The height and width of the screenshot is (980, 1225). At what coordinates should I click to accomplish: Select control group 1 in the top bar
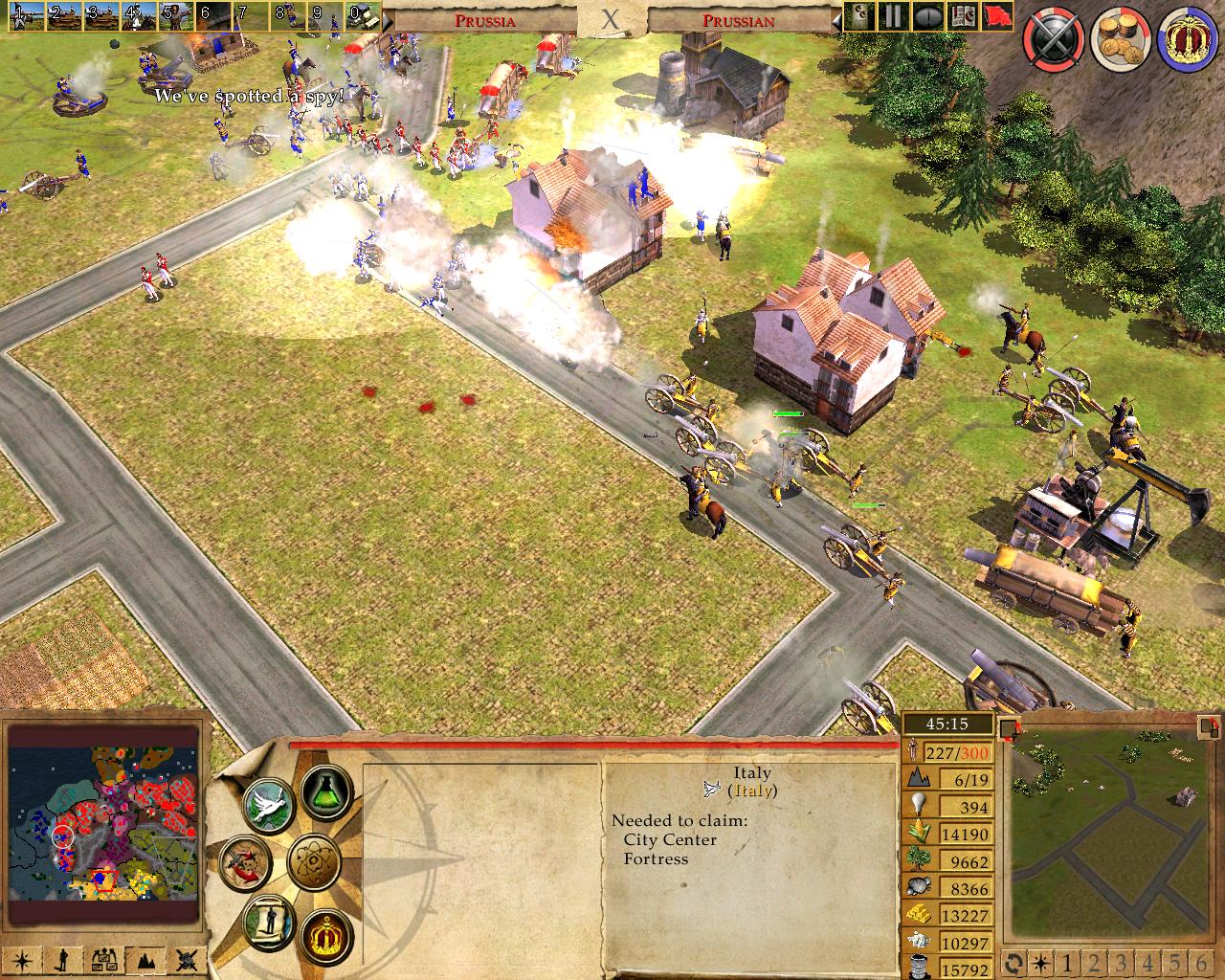pyautogui.click(x=18, y=14)
